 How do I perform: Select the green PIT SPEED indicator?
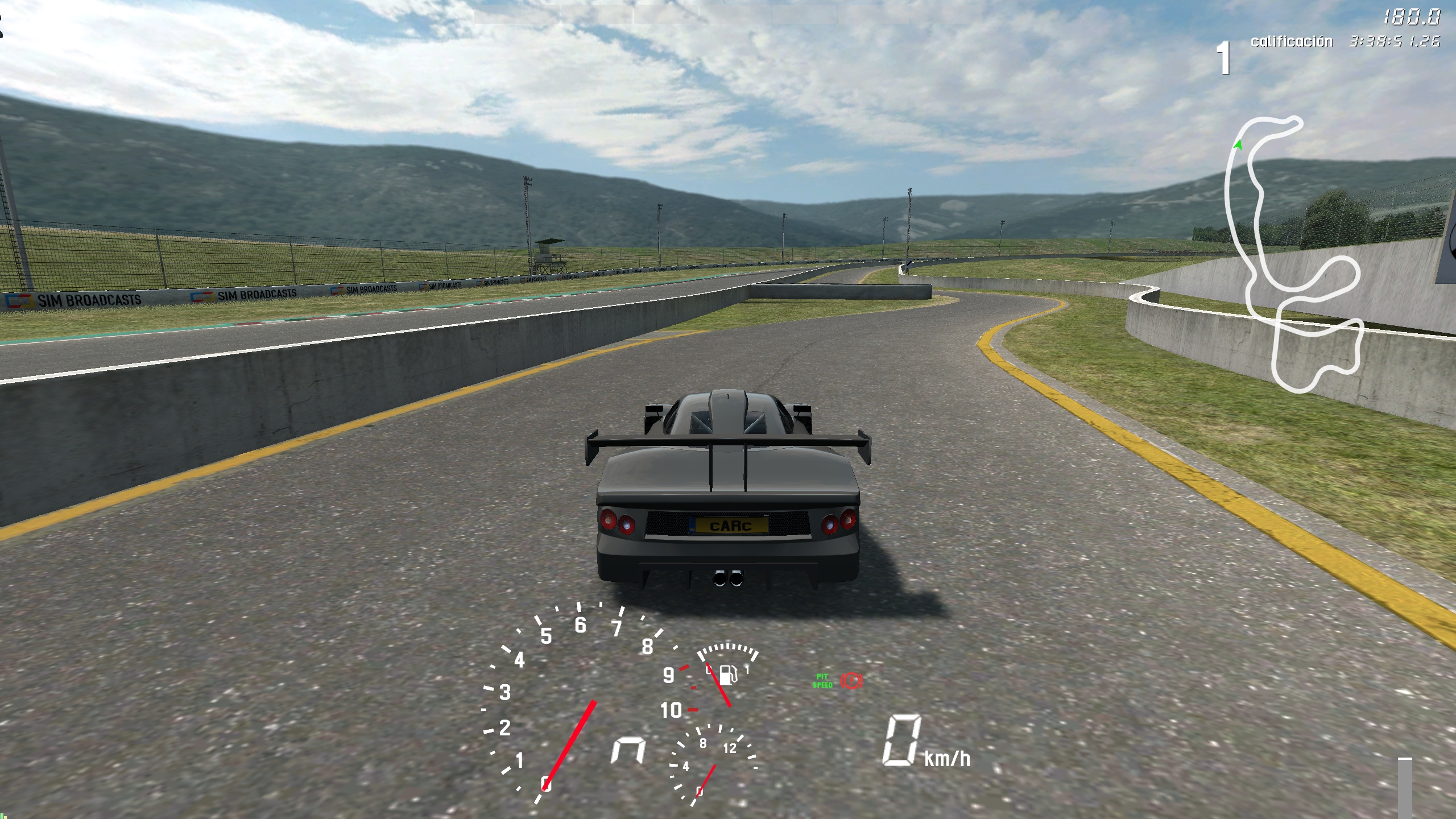click(x=822, y=681)
